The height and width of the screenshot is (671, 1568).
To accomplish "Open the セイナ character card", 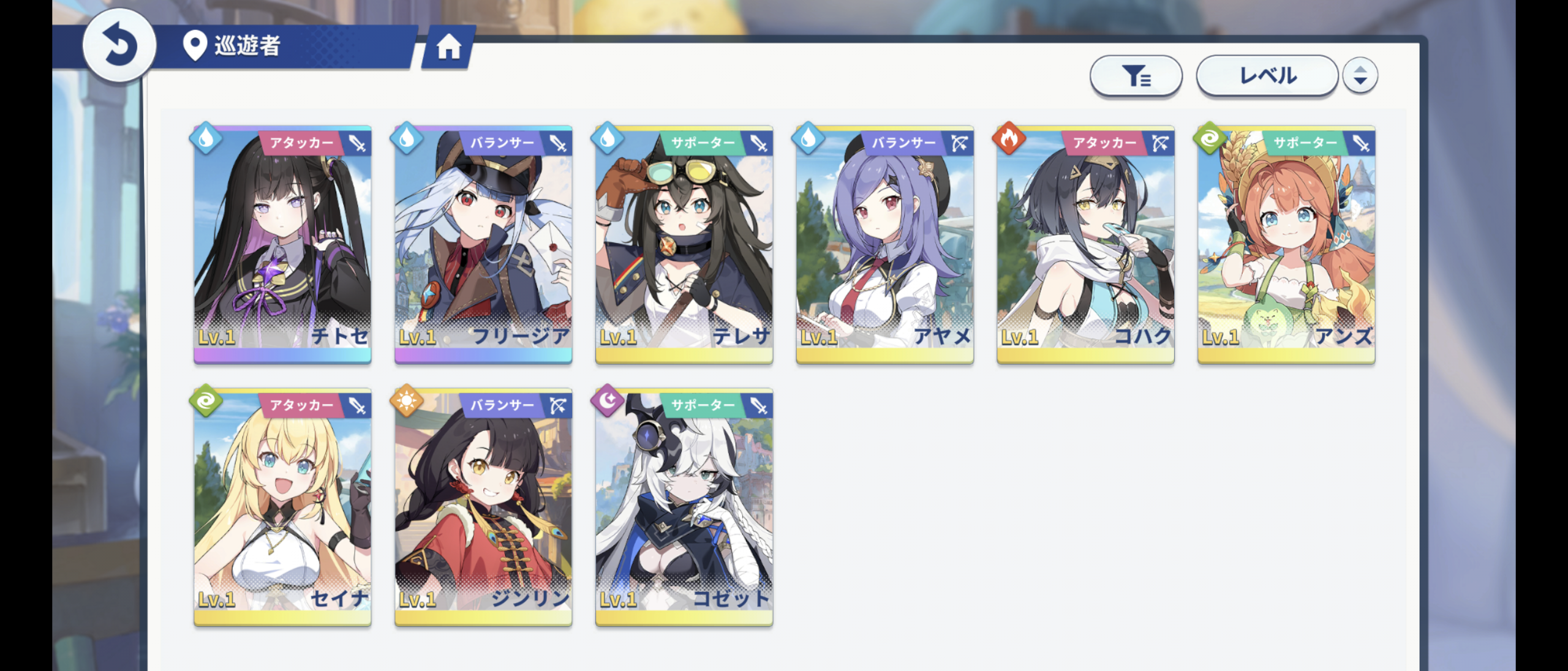I will [282, 507].
